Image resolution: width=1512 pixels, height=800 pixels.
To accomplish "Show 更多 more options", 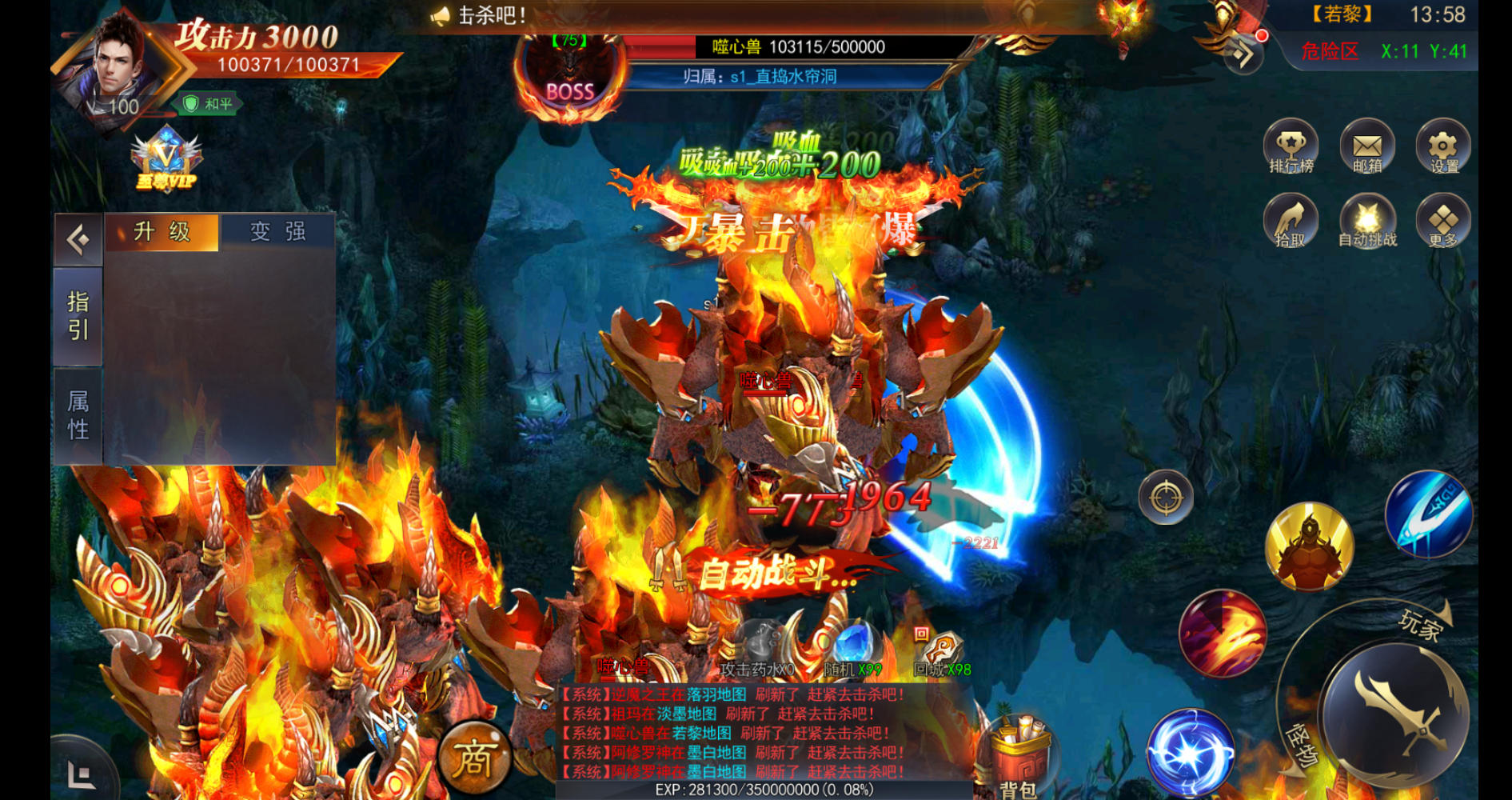I will [x=1443, y=221].
